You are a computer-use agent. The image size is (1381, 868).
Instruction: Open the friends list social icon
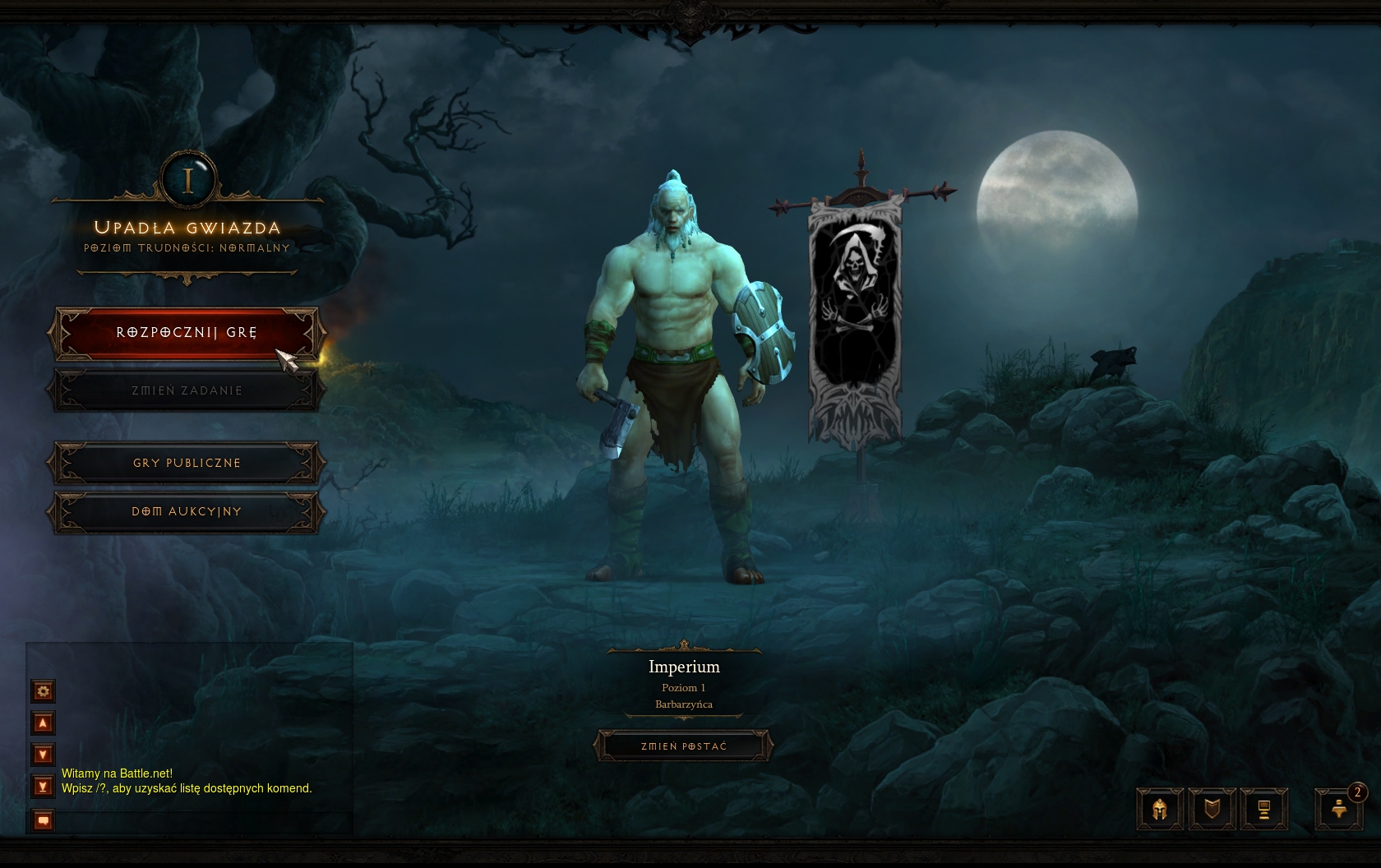click(1339, 810)
